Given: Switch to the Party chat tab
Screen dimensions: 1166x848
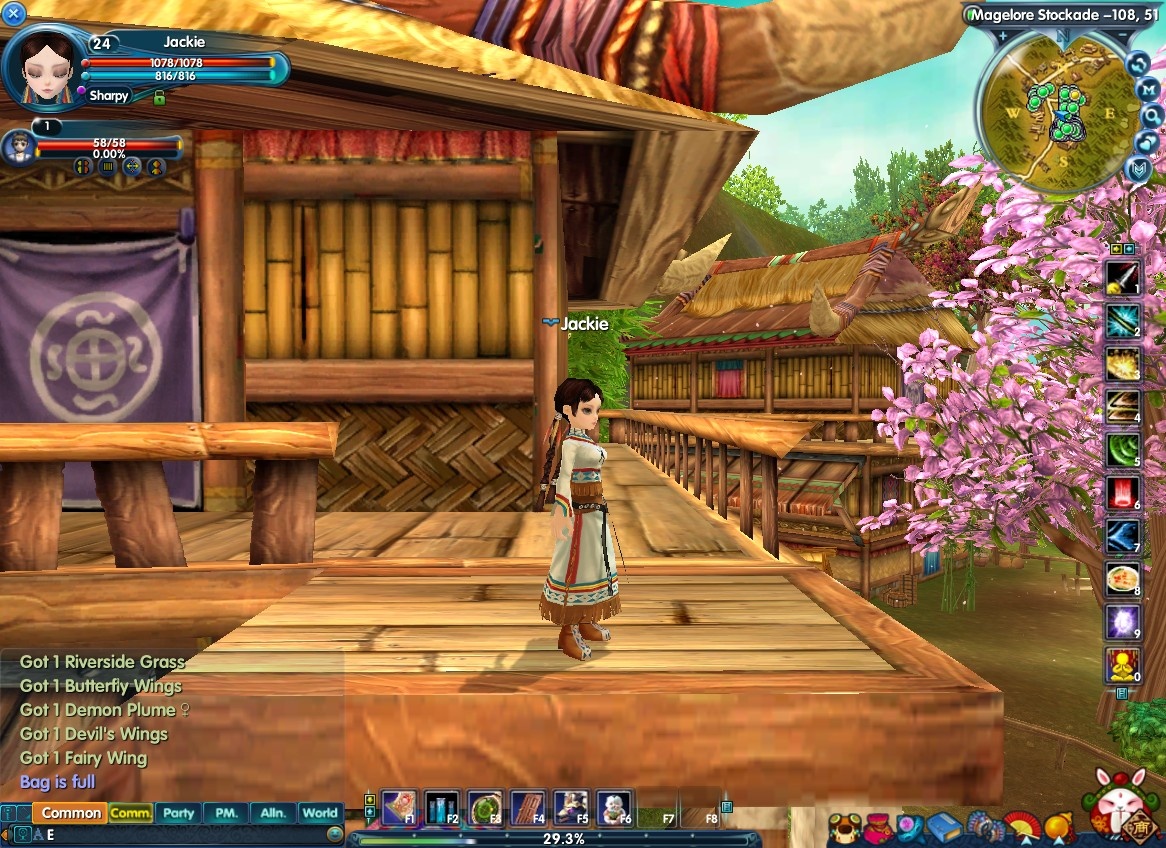Looking at the screenshot, I should [178, 813].
